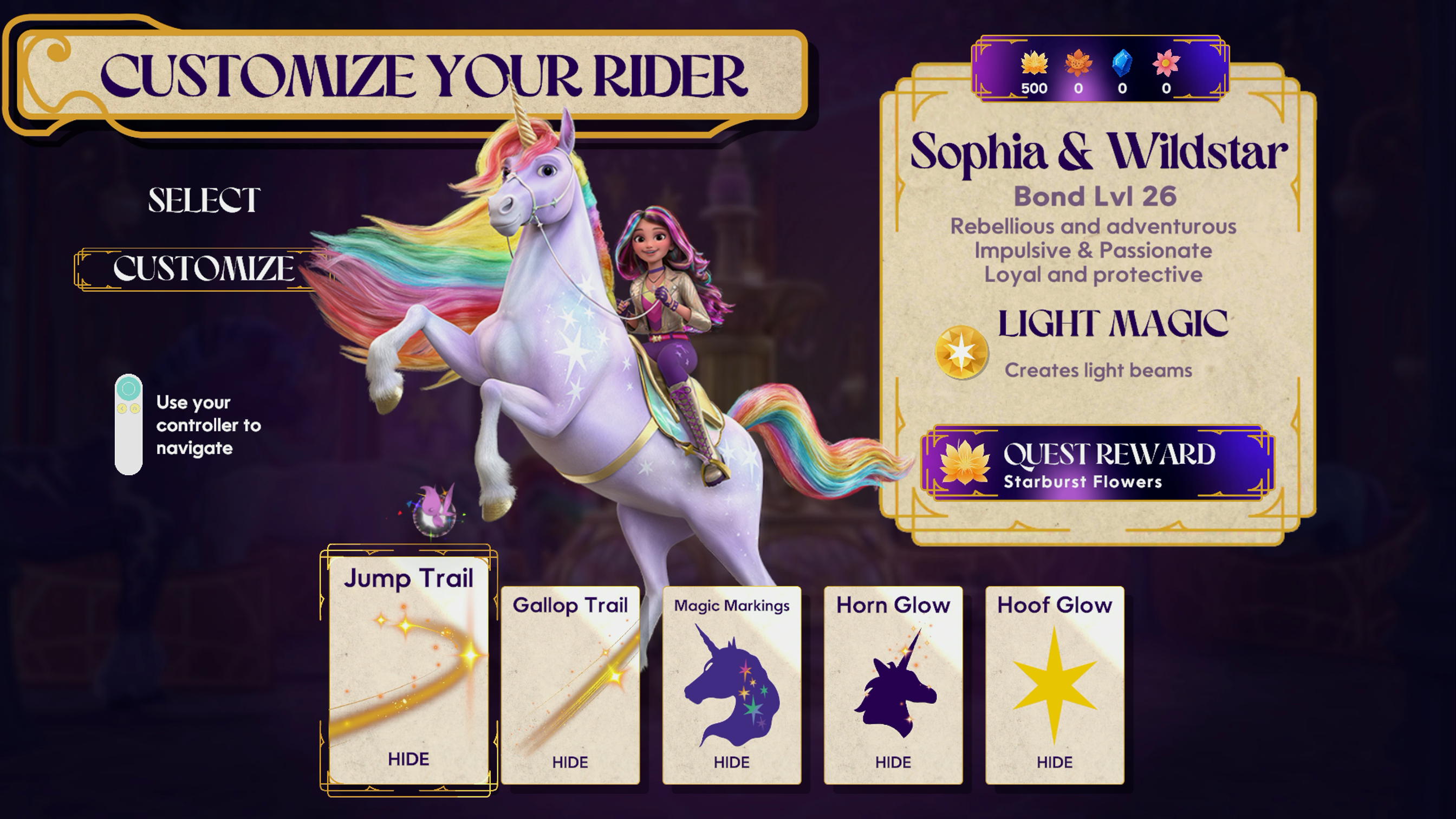This screenshot has width=1456, height=819.
Task: Click the controller navigation icon
Action: [129, 424]
